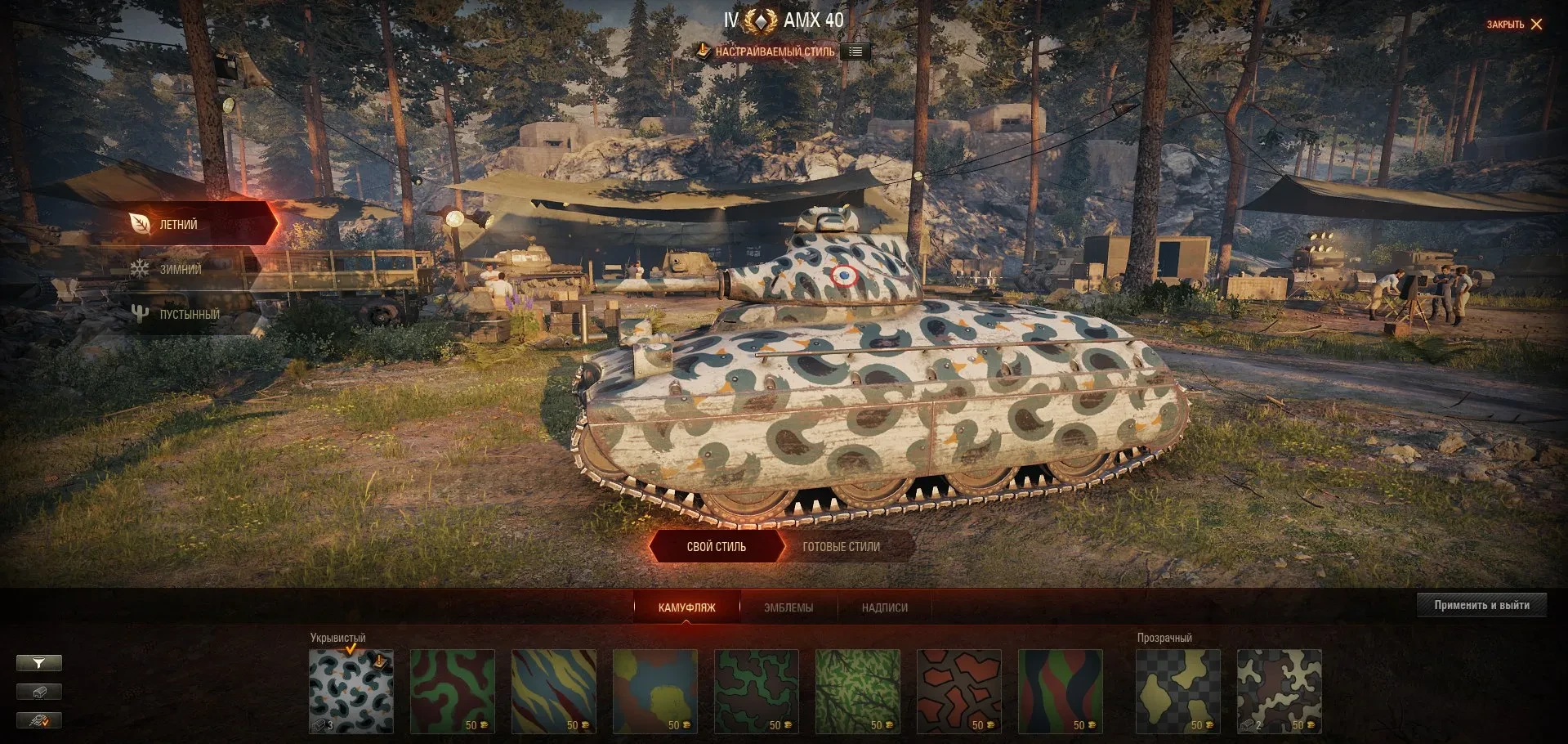Screen dimensions: 1568x744
Task: Pick the red, green and blue wavy camouflage
Action: [1060, 691]
